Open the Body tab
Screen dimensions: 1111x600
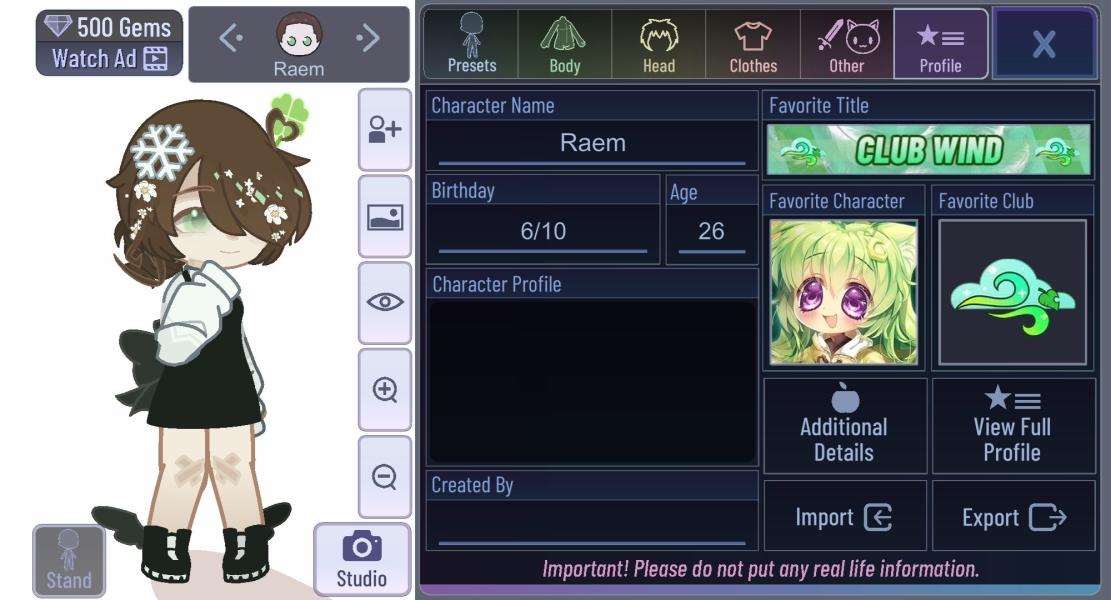[x=564, y=44]
